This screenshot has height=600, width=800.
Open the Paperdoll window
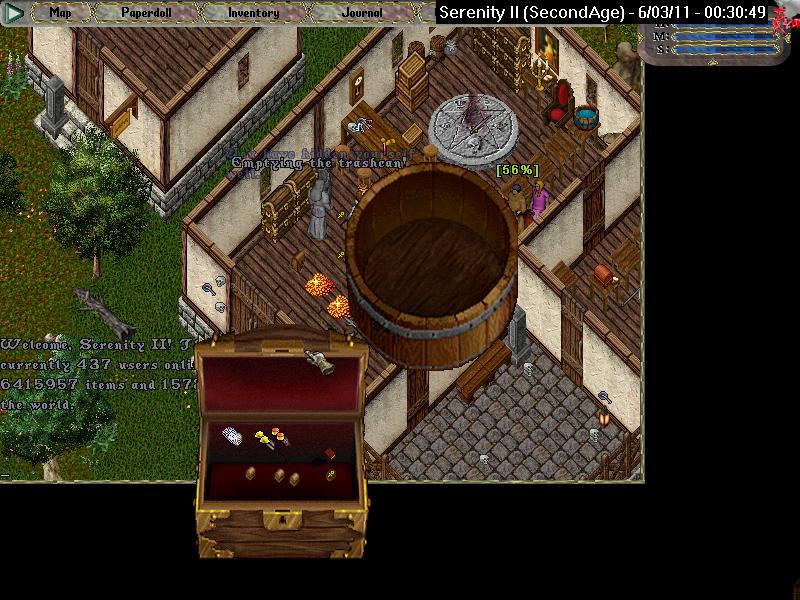pyautogui.click(x=147, y=14)
